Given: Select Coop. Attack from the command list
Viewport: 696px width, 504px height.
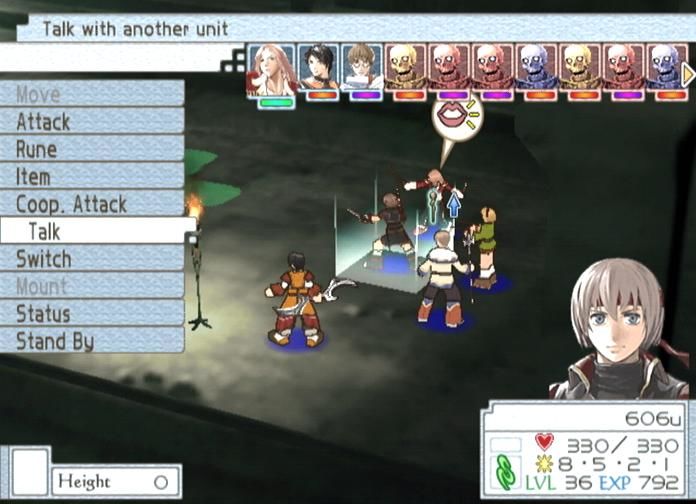Looking at the screenshot, I should click(x=90, y=204).
